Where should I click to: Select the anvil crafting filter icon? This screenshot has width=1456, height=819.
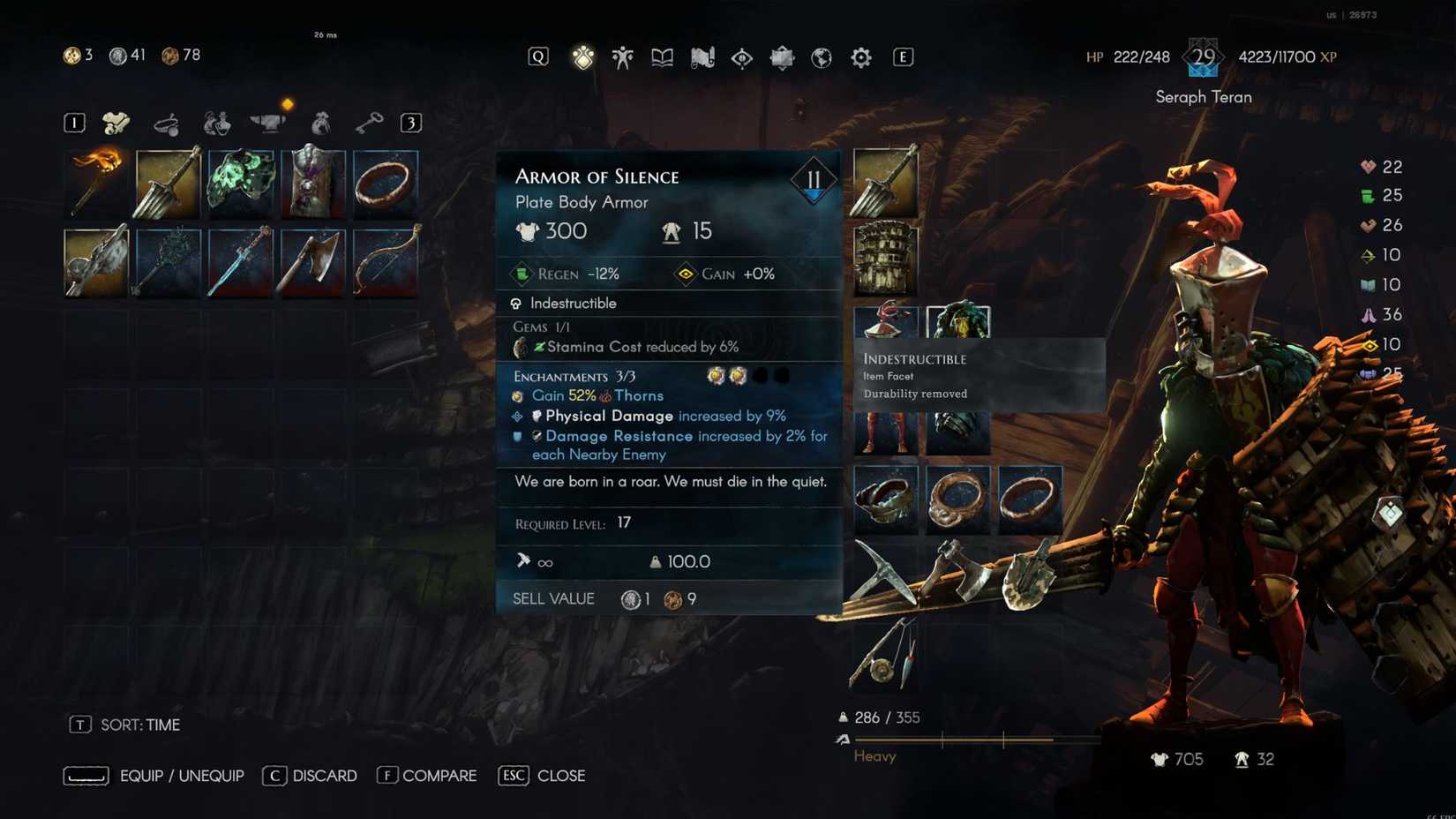[269, 123]
